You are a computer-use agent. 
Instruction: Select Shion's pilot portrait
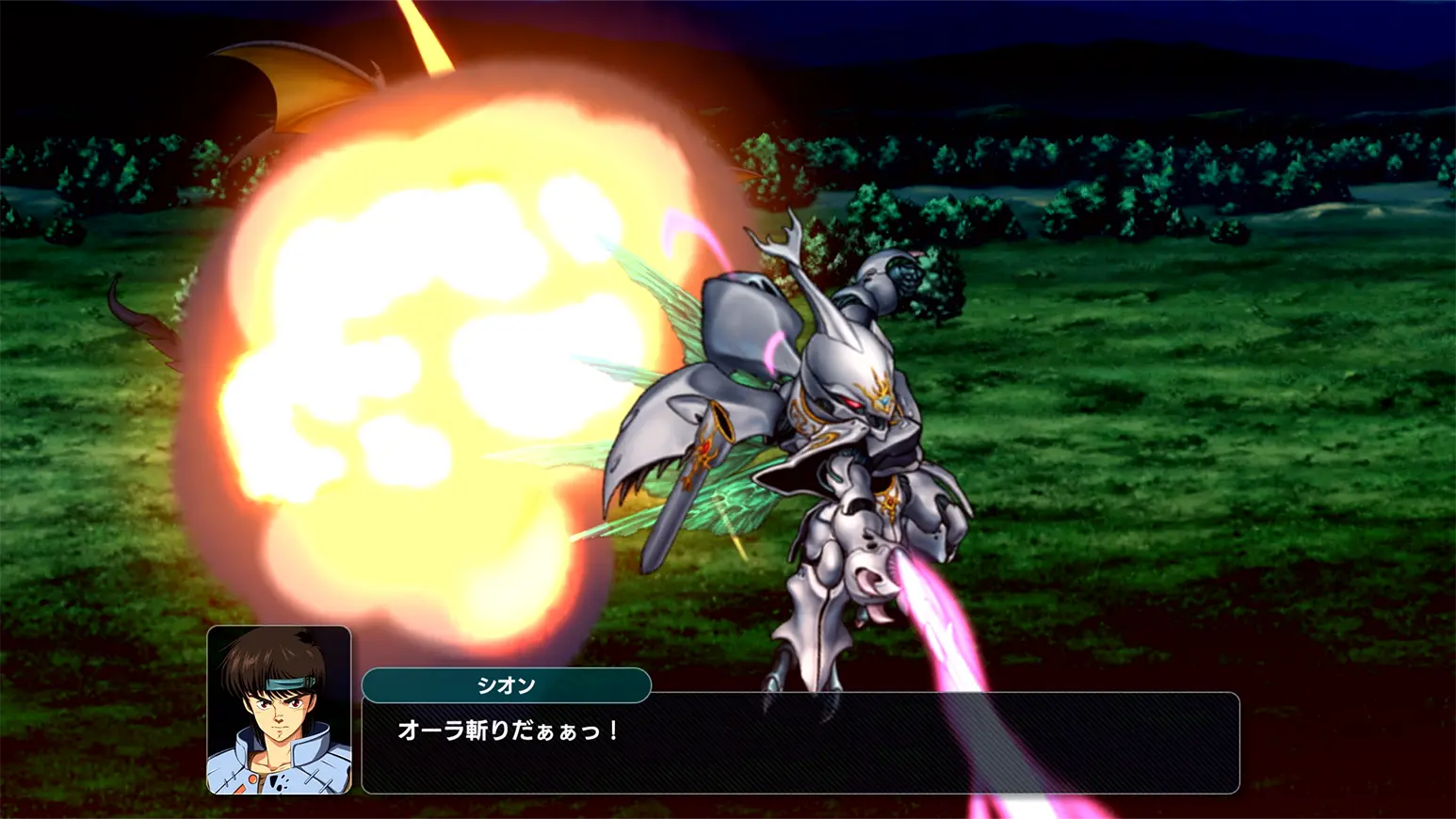[279, 710]
